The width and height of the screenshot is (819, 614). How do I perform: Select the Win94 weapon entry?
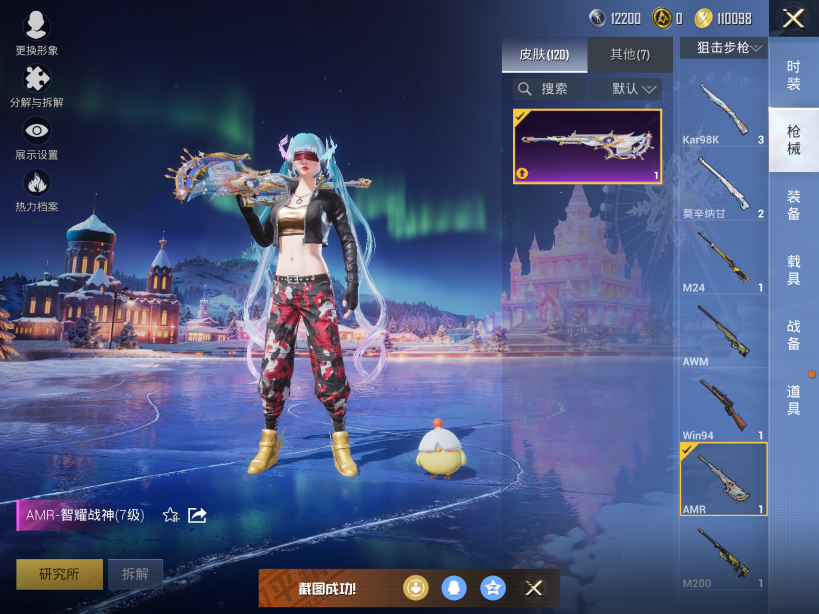tap(723, 408)
